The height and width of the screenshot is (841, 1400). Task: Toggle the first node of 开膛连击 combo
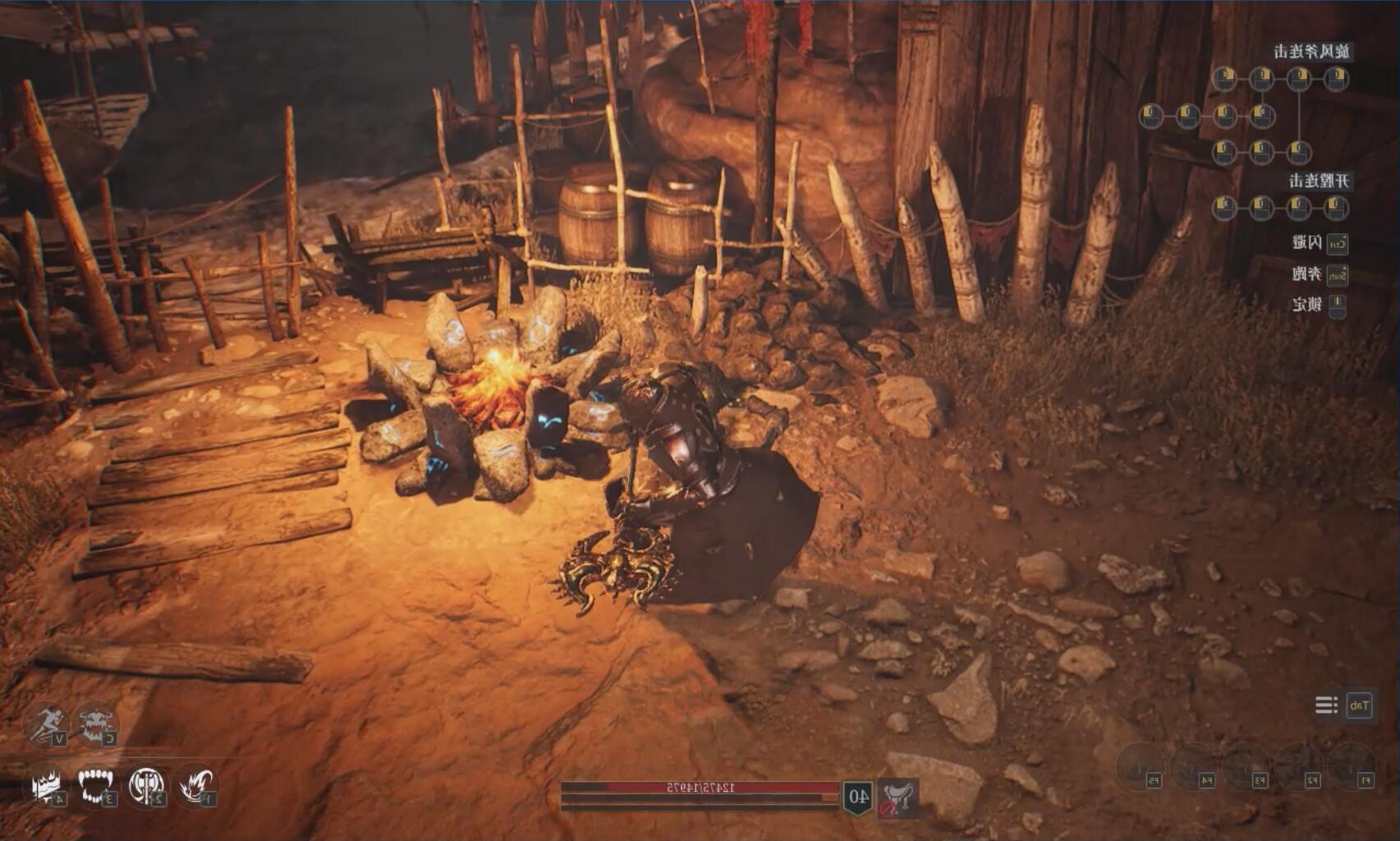click(1334, 208)
